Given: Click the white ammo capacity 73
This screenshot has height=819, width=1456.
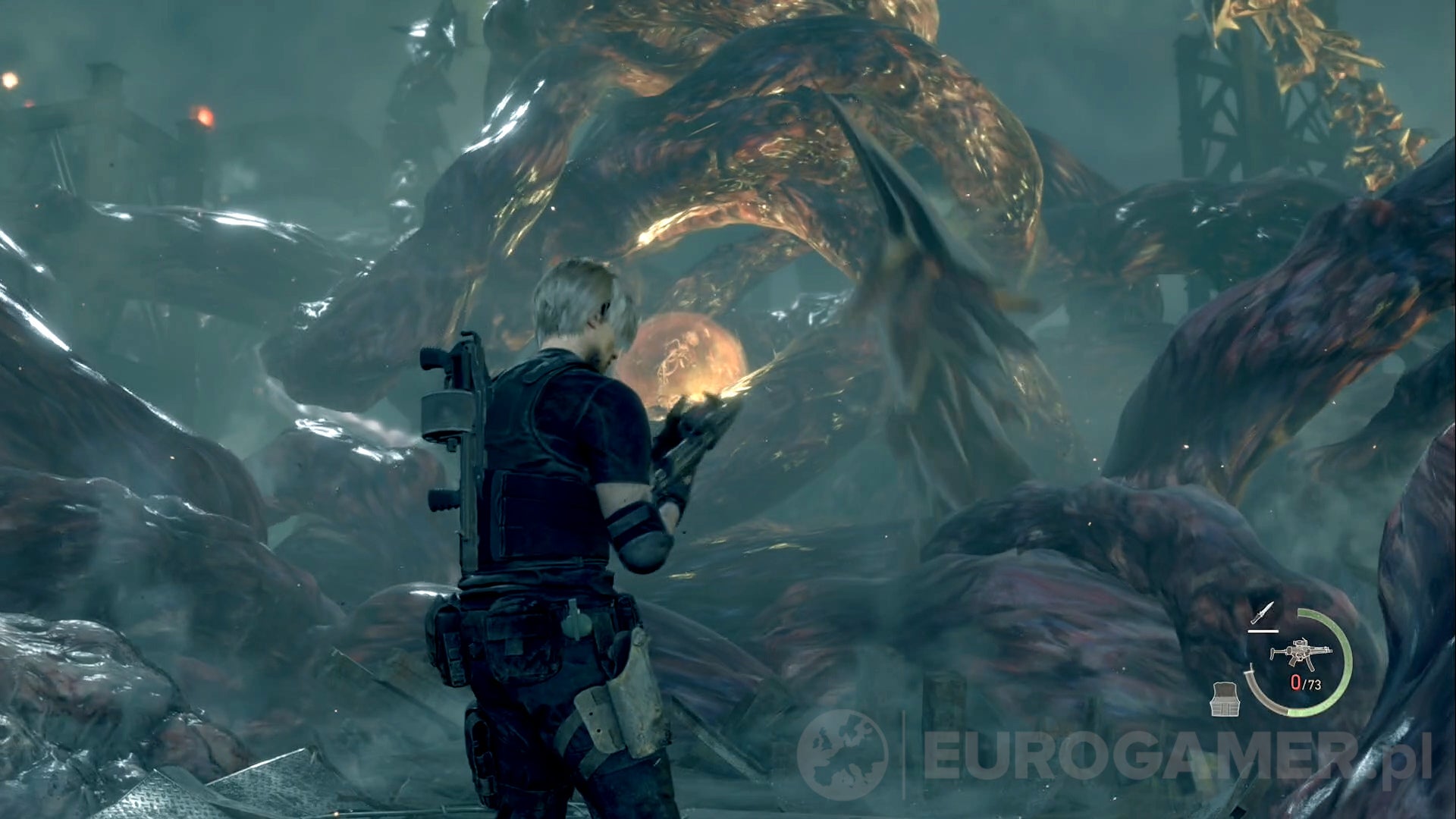Looking at the screenshot, I should [1313, 683].
